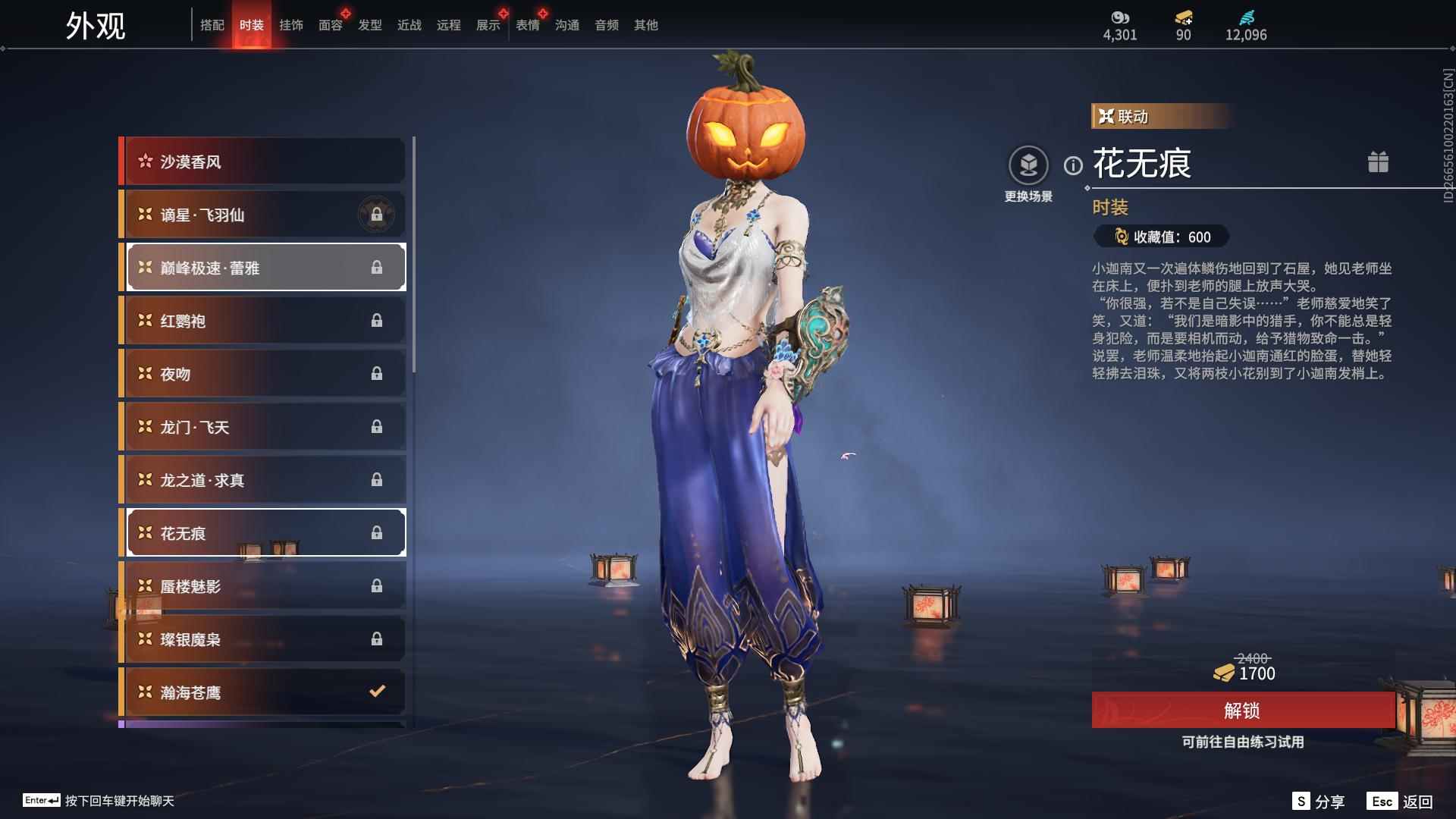This screenshot has height=819, width=1456.
Task: Click the lock icon on 红鹦袍
Action: coord(377,320)
